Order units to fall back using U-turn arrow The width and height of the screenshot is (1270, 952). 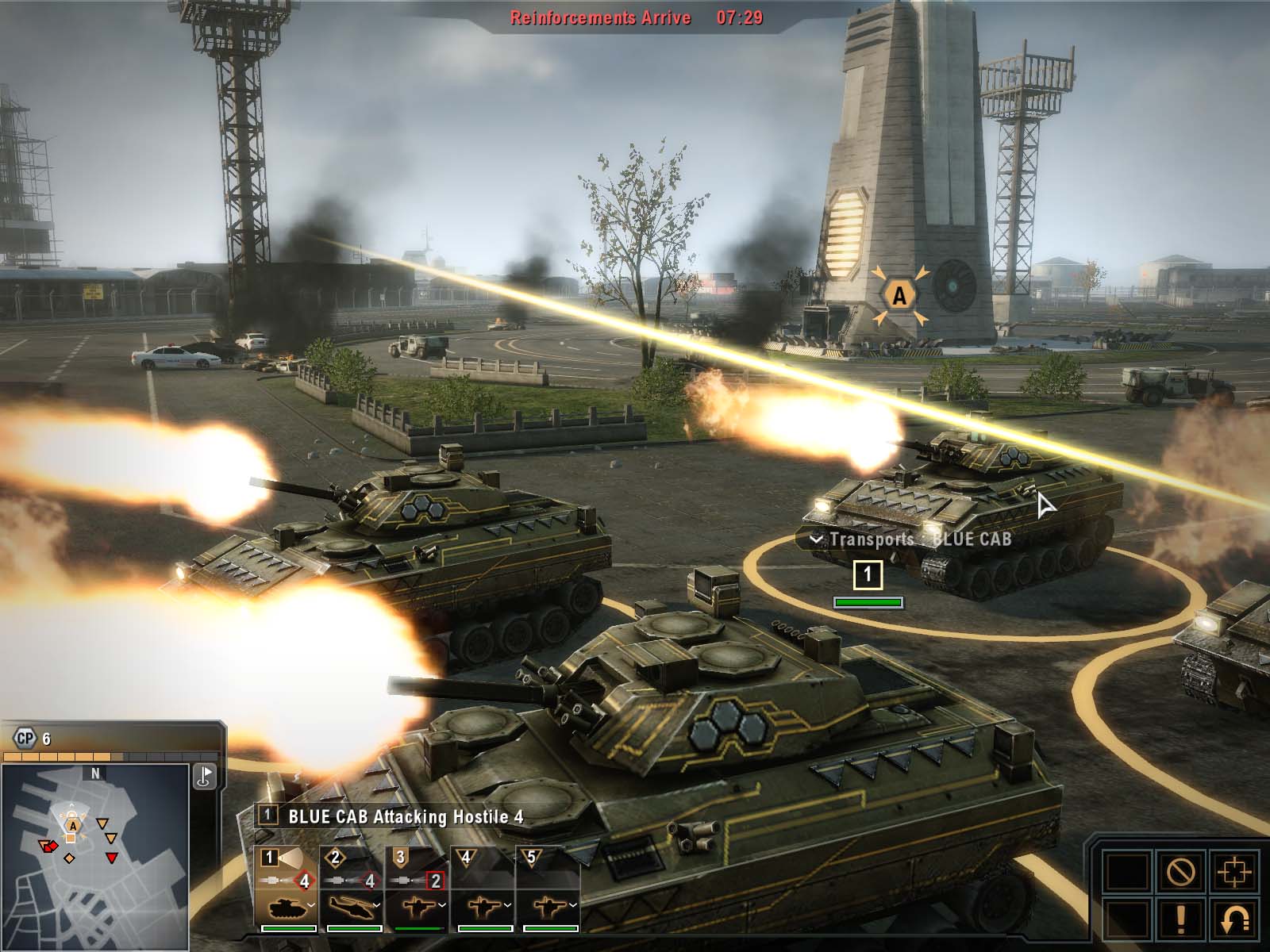point(1233,920)
